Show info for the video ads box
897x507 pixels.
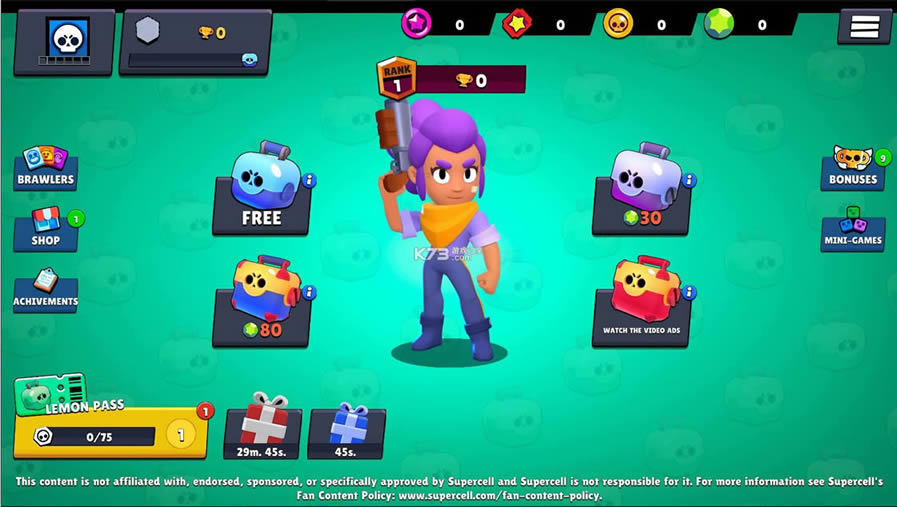(x=689, y=292)
